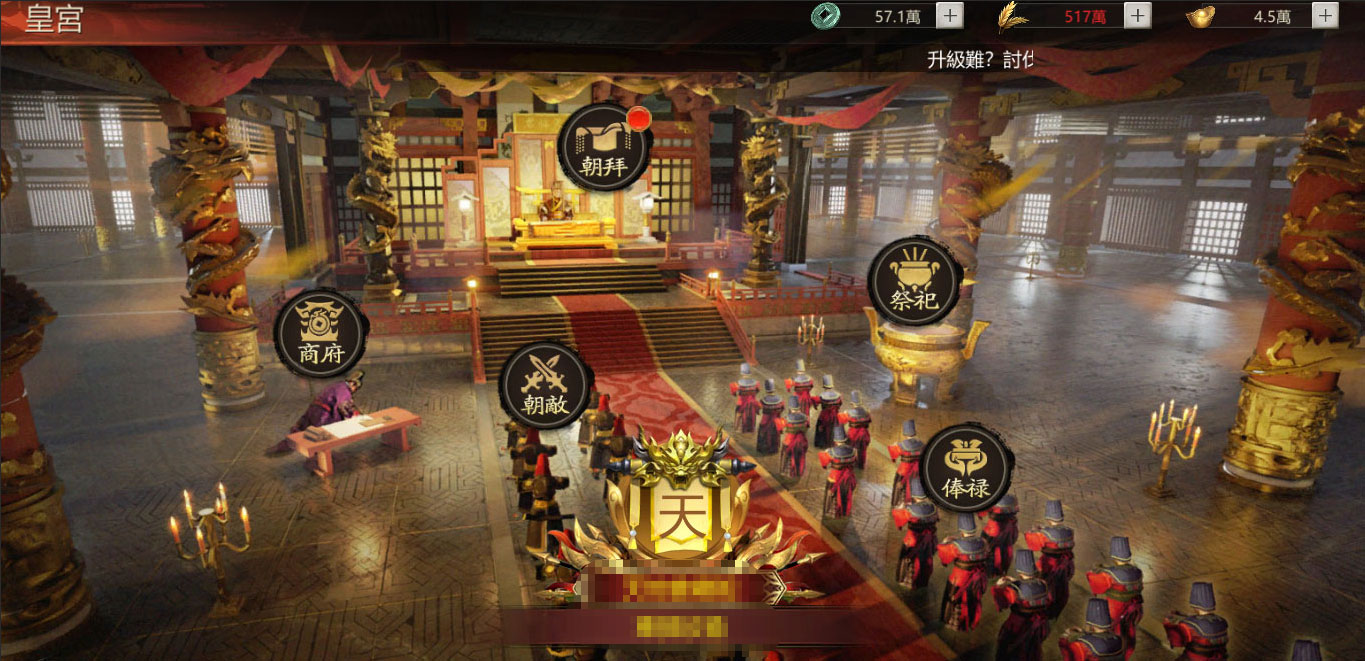This screenshot has width=1365, height=661.
Task: Add more copper coins with plus button
Action: 949,16
